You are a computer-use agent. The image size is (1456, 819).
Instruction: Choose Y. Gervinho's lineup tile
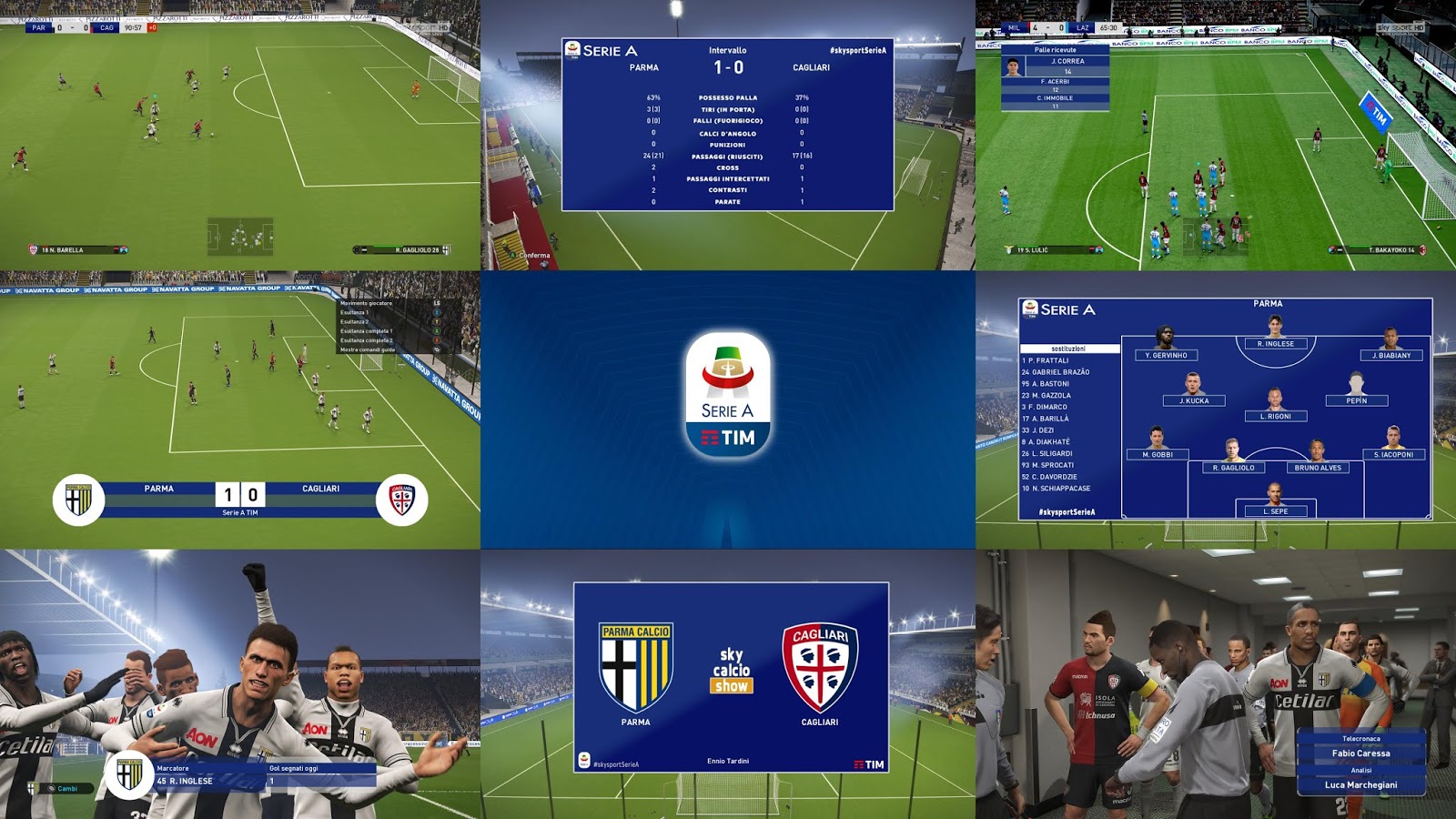tap(1166, 355)
